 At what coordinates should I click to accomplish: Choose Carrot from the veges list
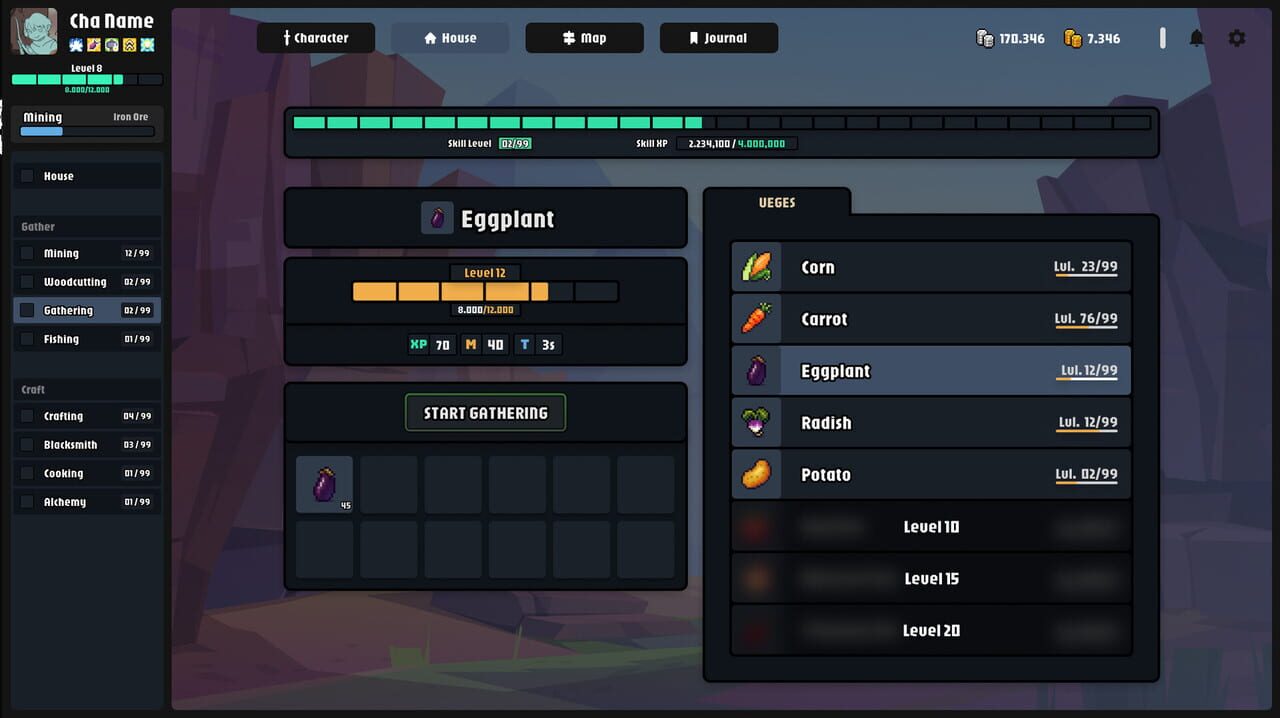click(930, 319)
